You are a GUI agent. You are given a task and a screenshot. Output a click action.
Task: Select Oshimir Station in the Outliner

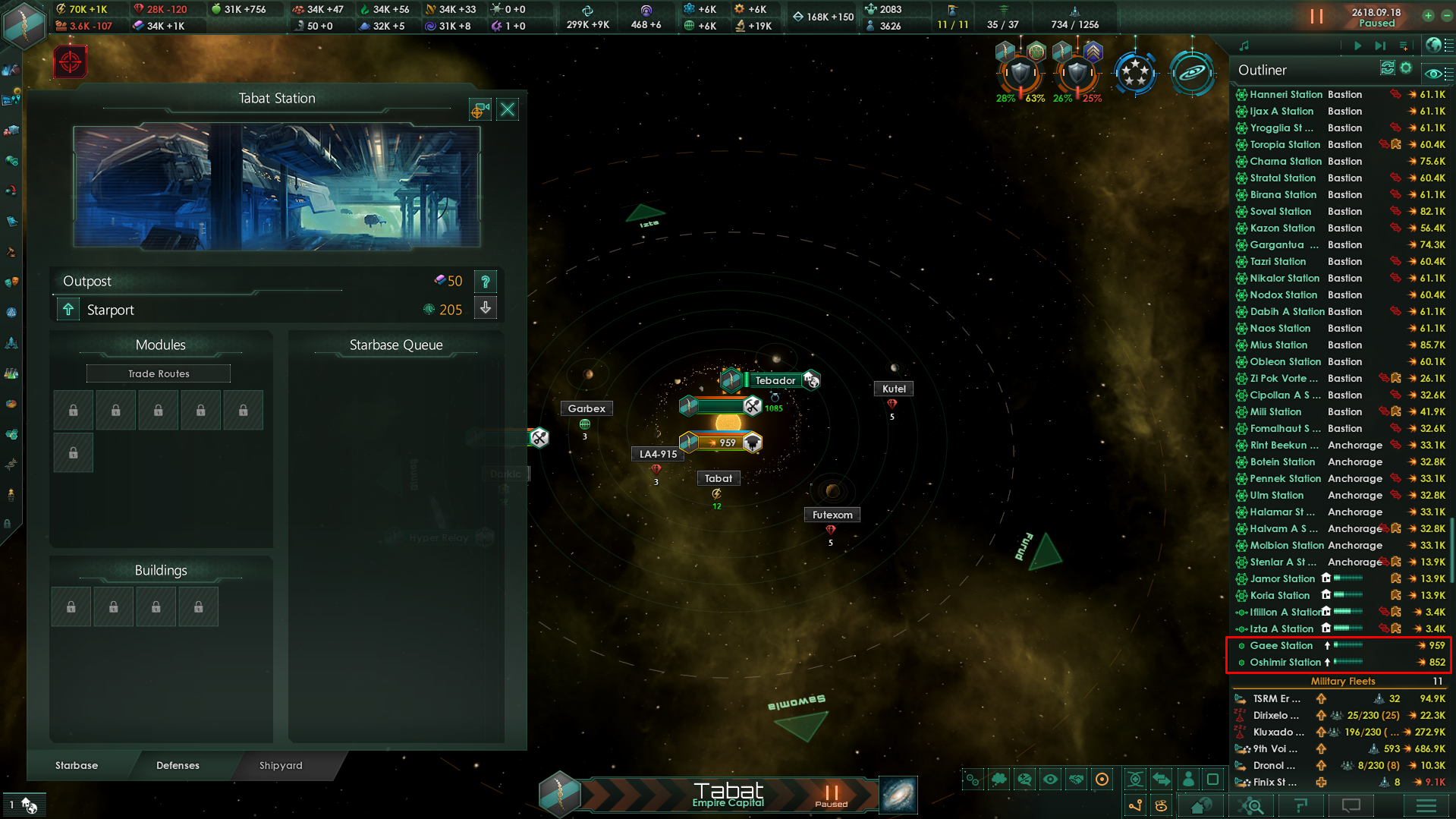click(1285, 662)
